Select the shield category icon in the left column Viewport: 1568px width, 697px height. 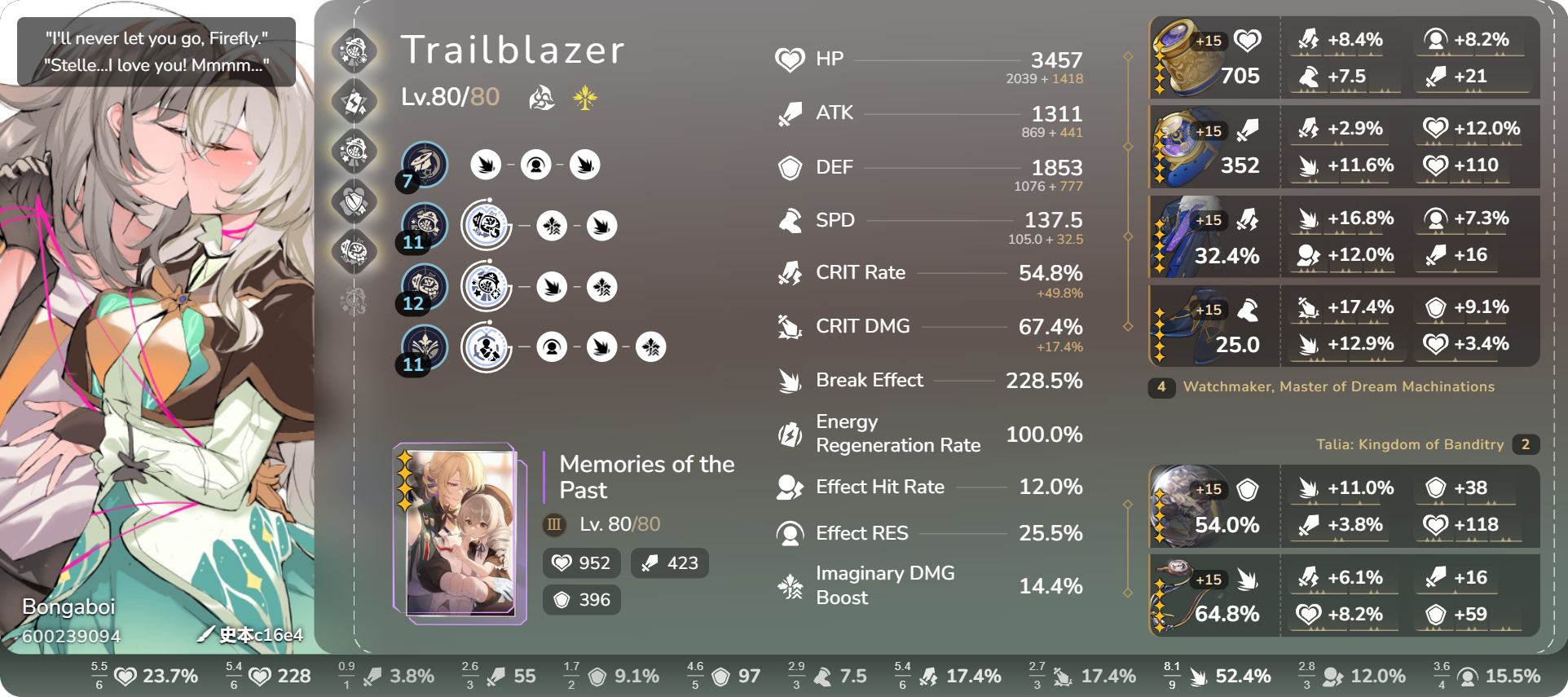click(x=354, y=202)
